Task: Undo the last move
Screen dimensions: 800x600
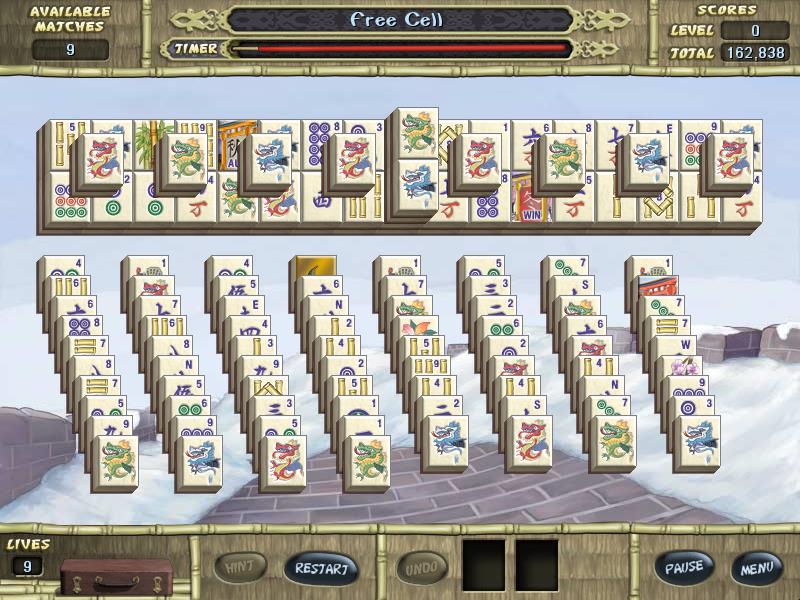Action: tap(423, 568)
